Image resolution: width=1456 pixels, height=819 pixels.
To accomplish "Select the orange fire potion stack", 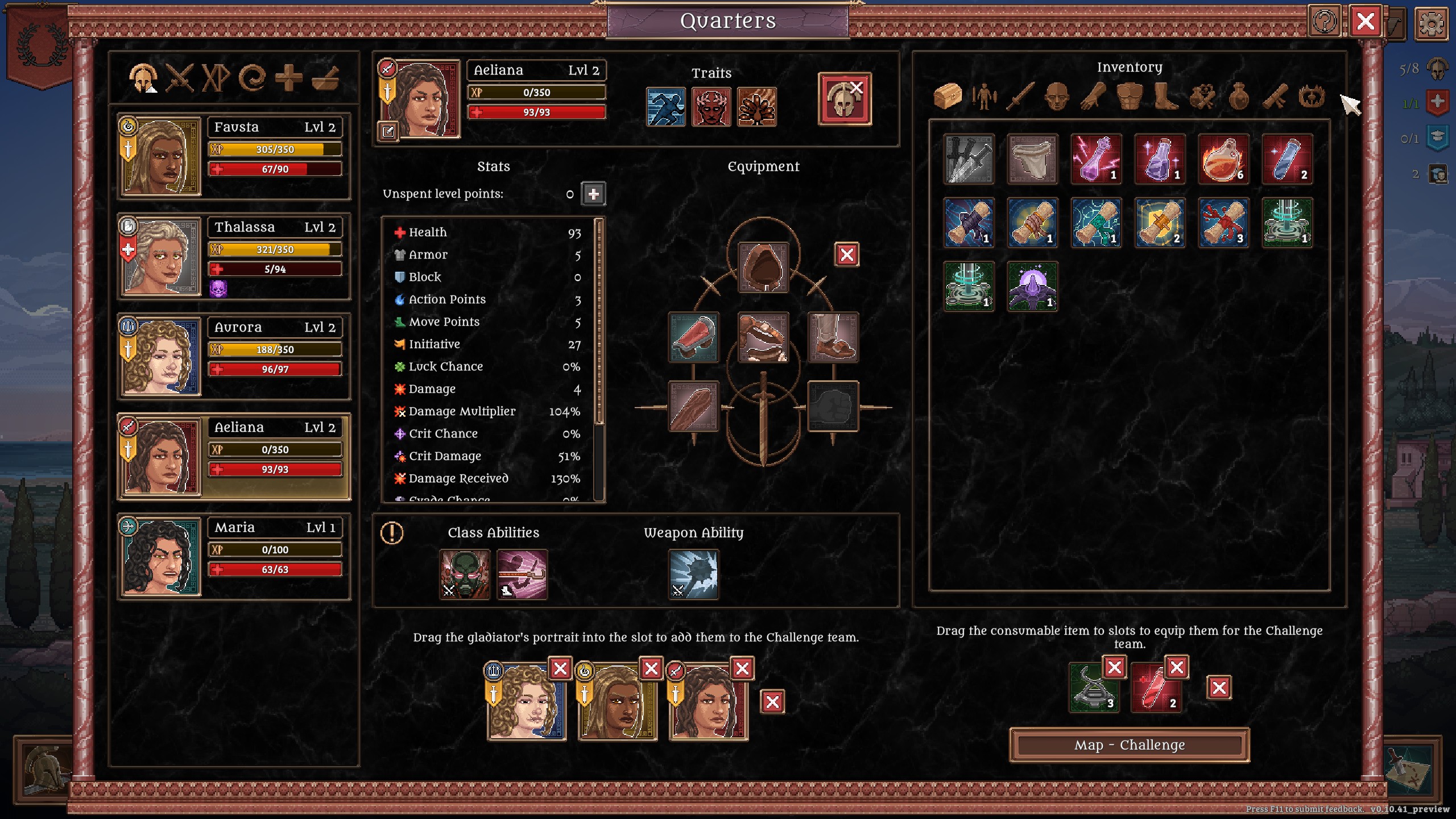I will pyautogui.click(x=1223, y=159).
